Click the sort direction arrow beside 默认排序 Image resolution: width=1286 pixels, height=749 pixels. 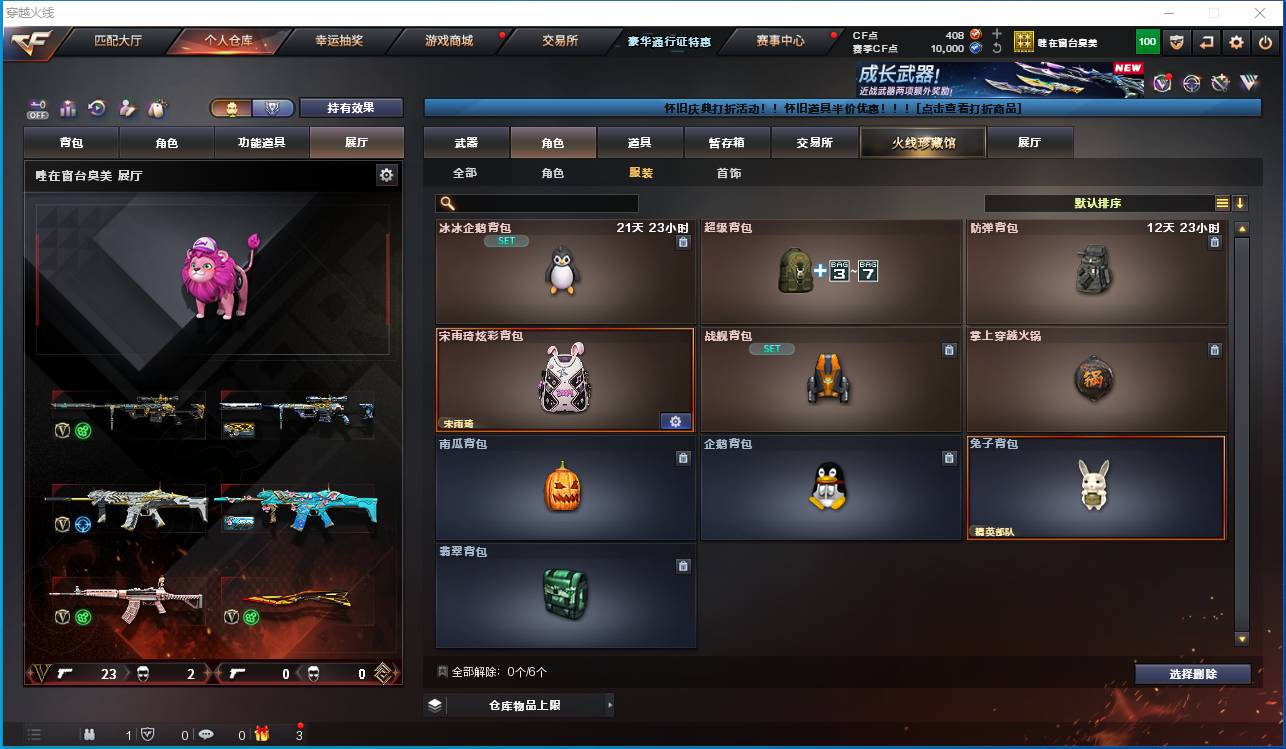click(1240, 202)
